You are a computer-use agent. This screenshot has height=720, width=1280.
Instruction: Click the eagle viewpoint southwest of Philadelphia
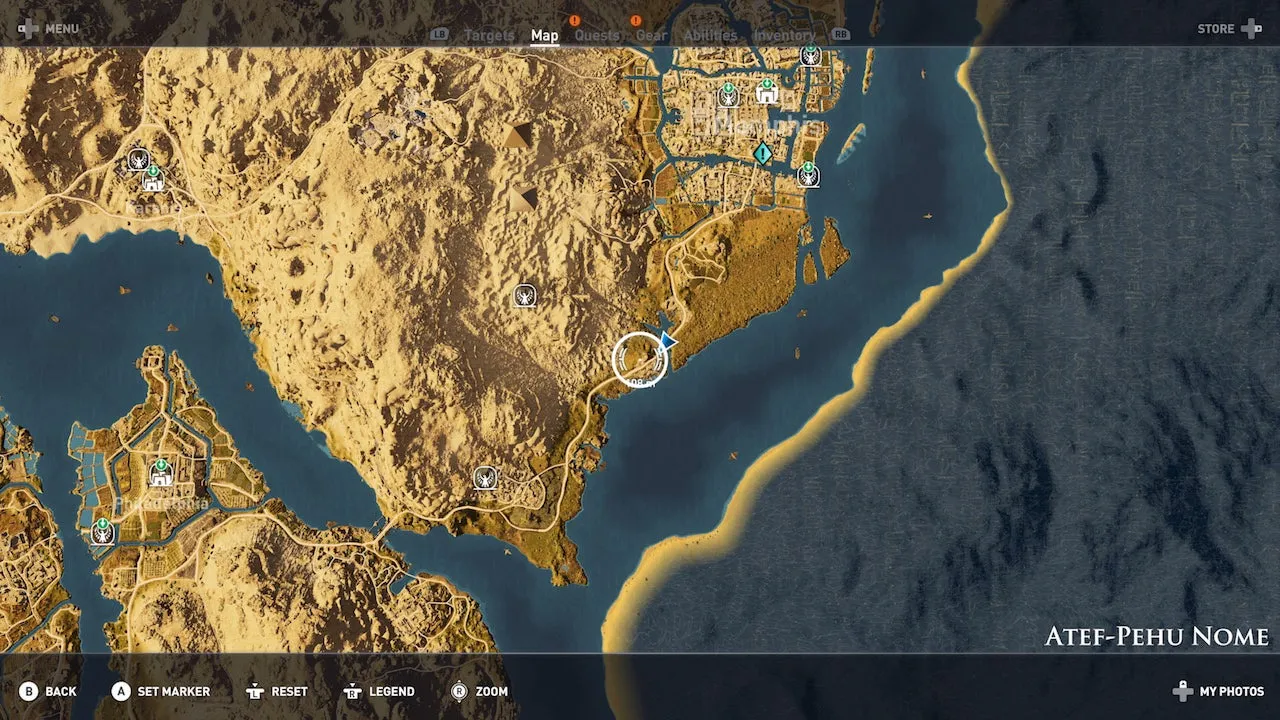point(102,531)
